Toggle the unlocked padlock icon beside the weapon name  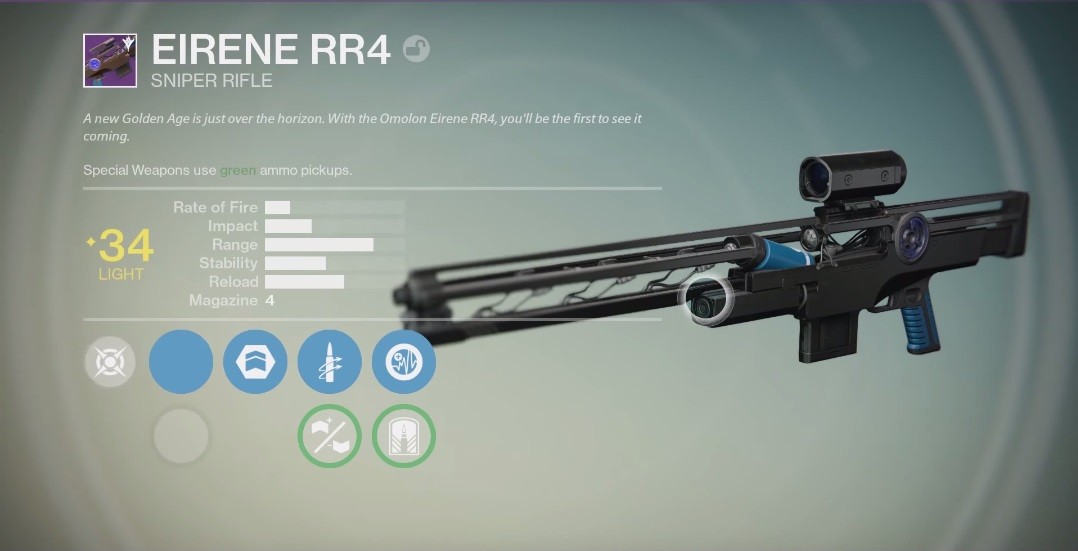pyautogui.click(x=416, y=49)
